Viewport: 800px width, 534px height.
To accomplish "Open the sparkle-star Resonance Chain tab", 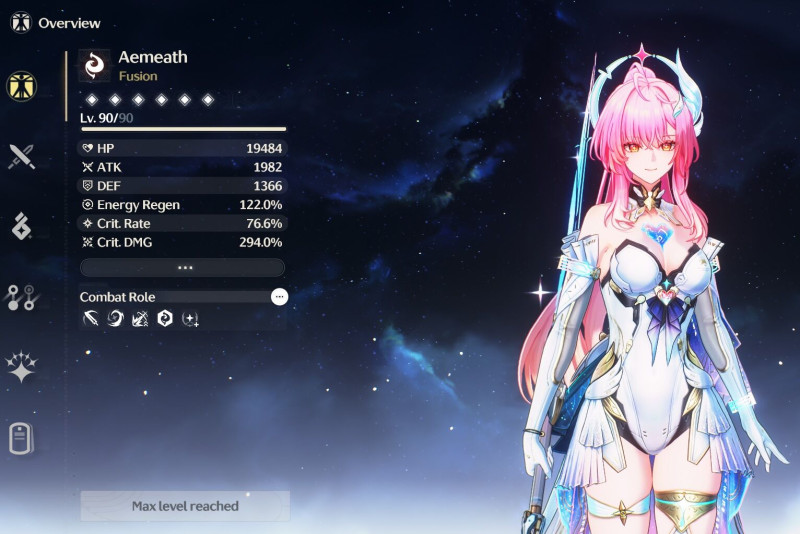I will tap(21, 367).
